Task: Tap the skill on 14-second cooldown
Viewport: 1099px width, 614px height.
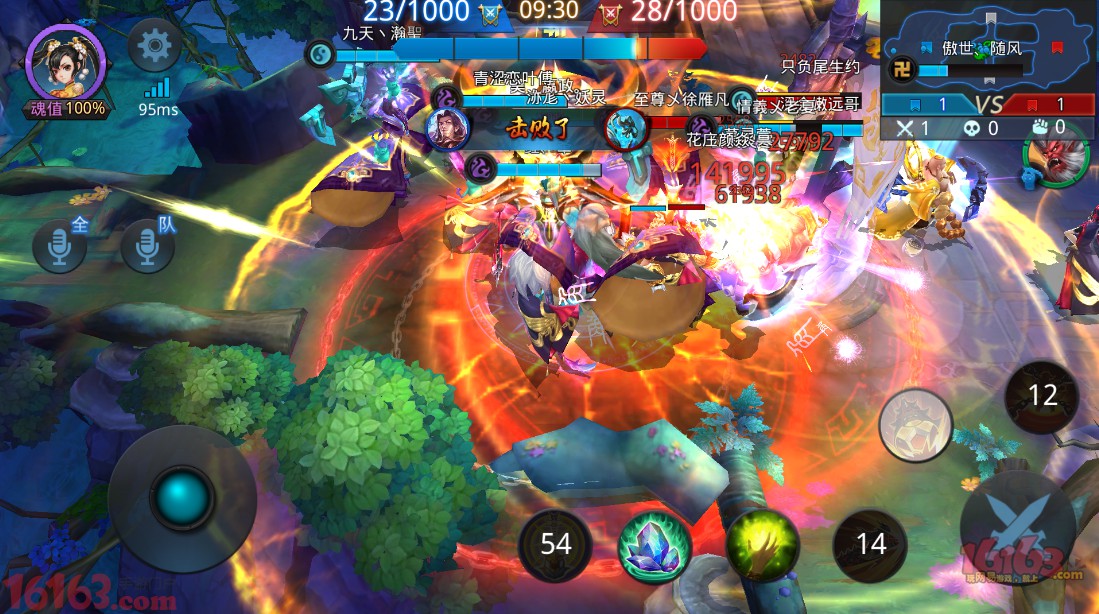Action: pos(871,544)
